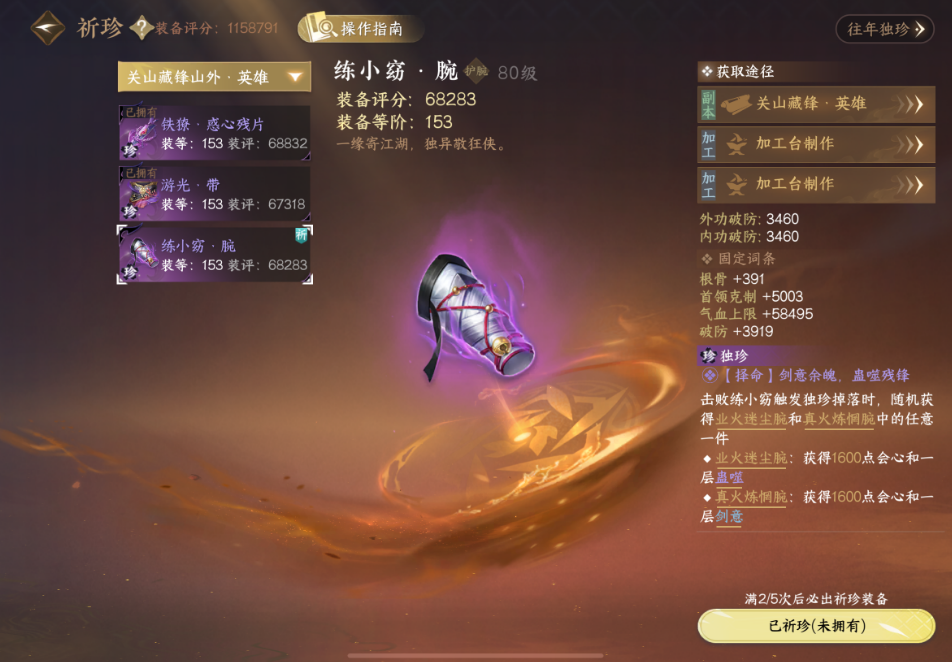Select the 铁撩·惑心残片 item row

point(214,134)
